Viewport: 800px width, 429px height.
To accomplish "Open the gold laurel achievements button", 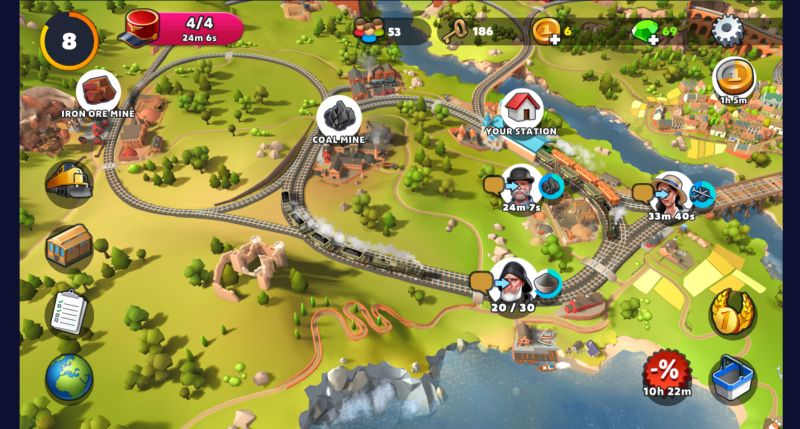I will coord(732,313).
